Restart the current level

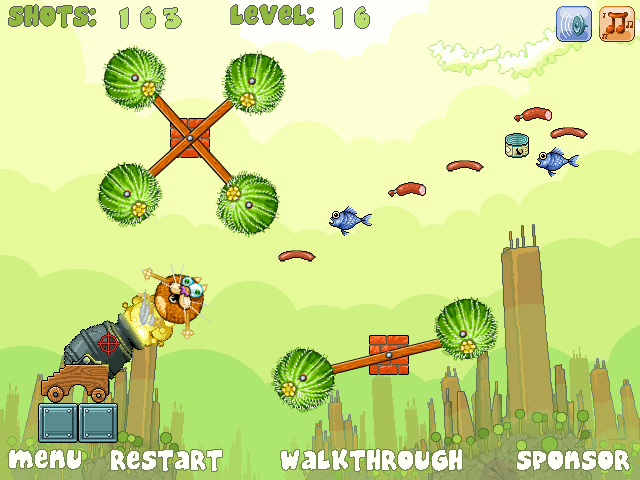[166, 460]
